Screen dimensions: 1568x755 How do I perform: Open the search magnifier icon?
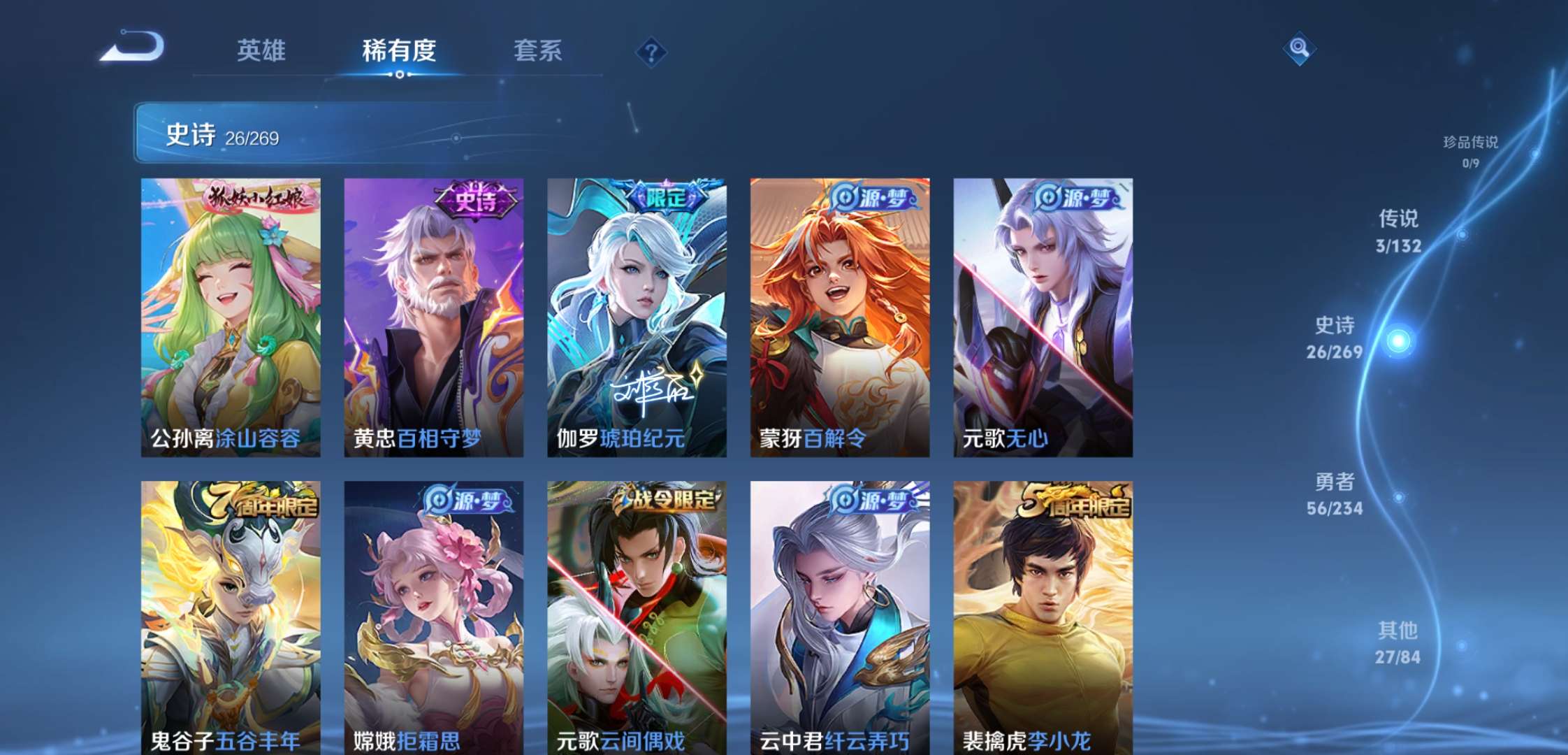pos(1298,49)
